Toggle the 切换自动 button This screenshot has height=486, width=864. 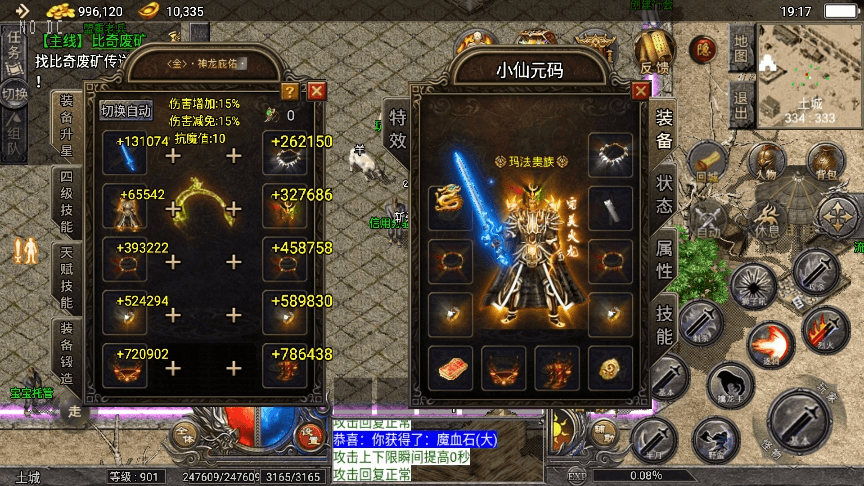coord(126,110)
